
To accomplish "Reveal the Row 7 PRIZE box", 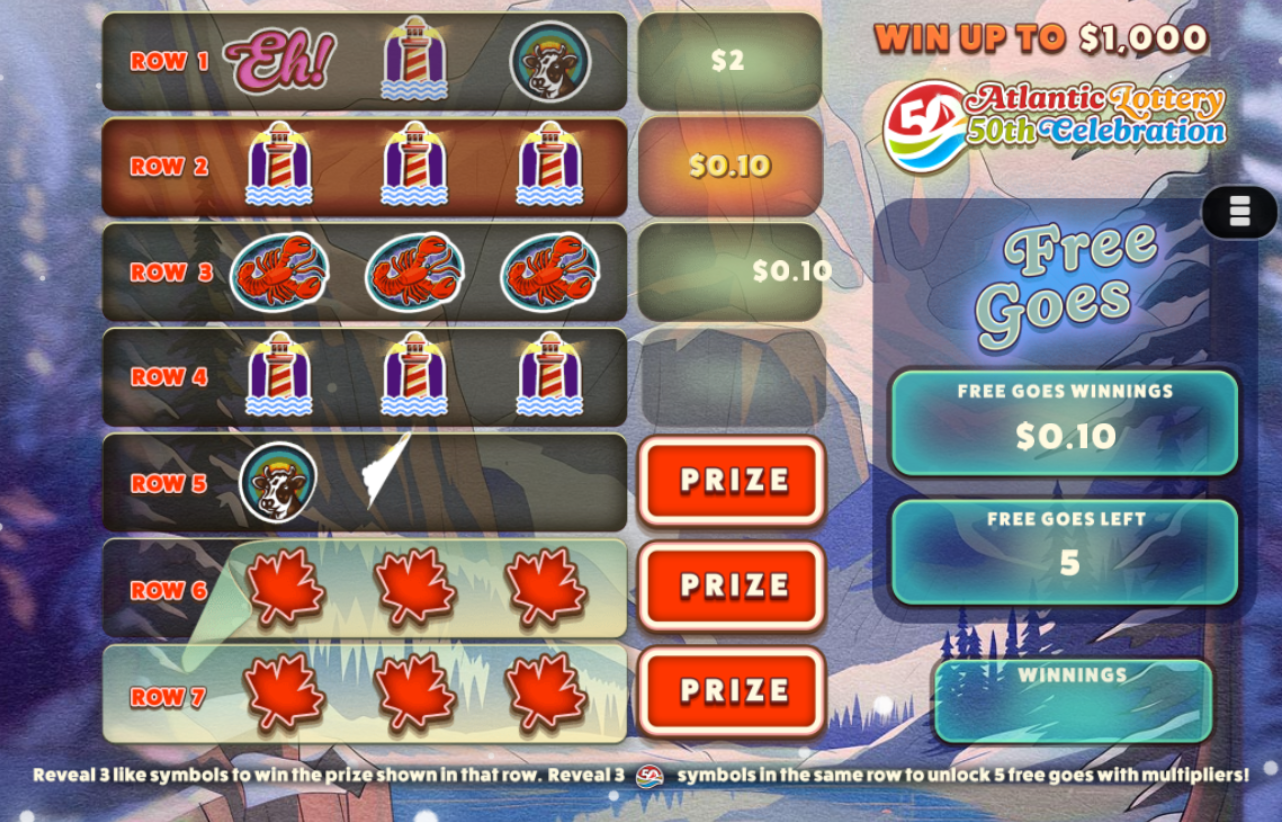I will (732, 691).
